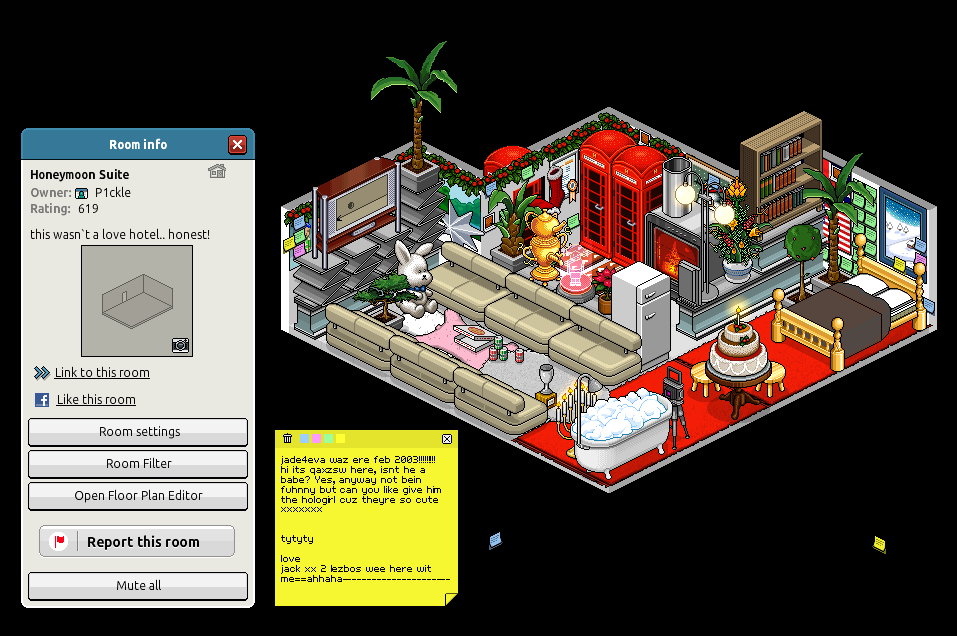
Task: Change sticky note color to pink
Action: [317, 438]
